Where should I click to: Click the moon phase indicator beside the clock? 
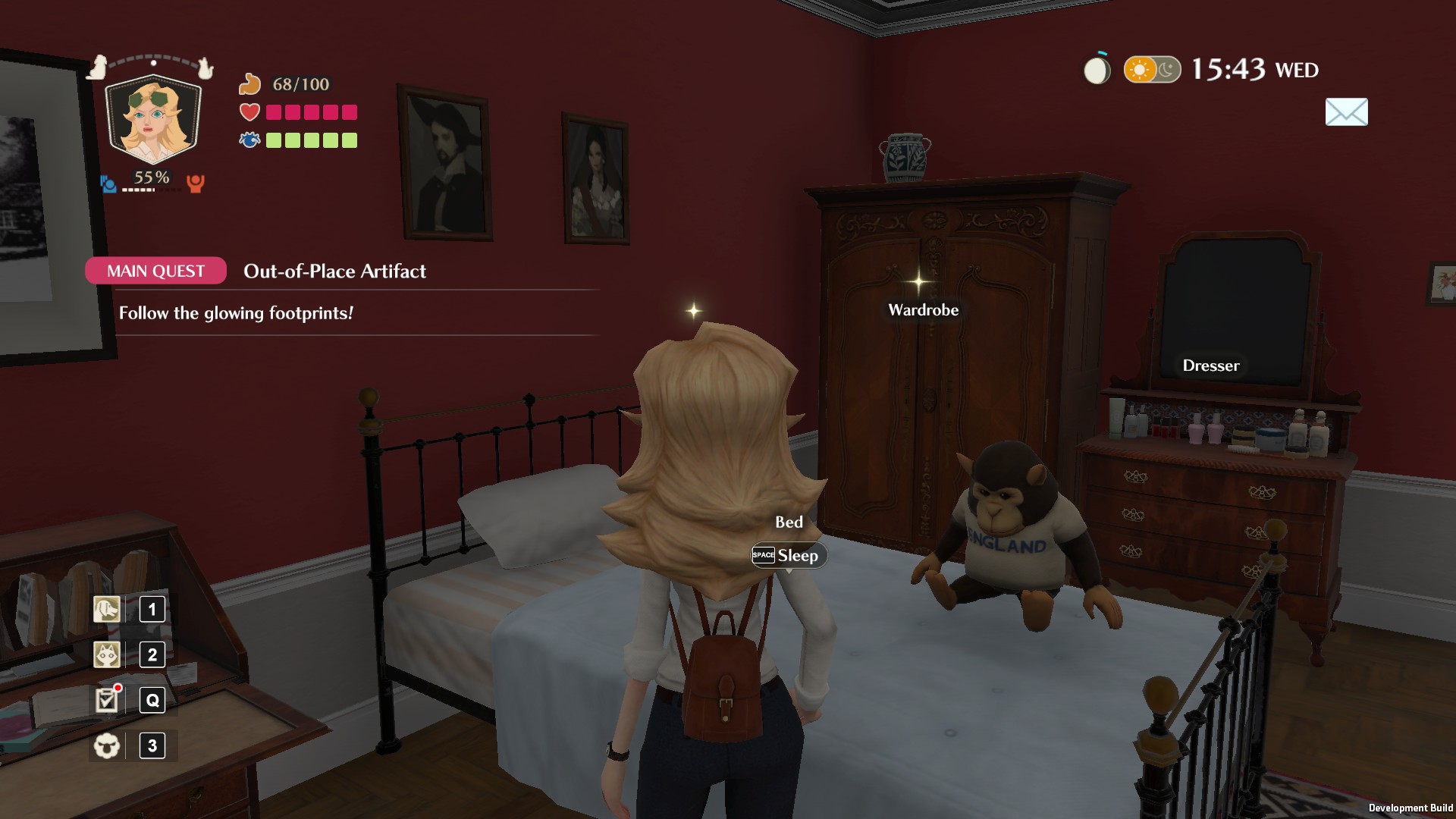(x=1097, y=69)
